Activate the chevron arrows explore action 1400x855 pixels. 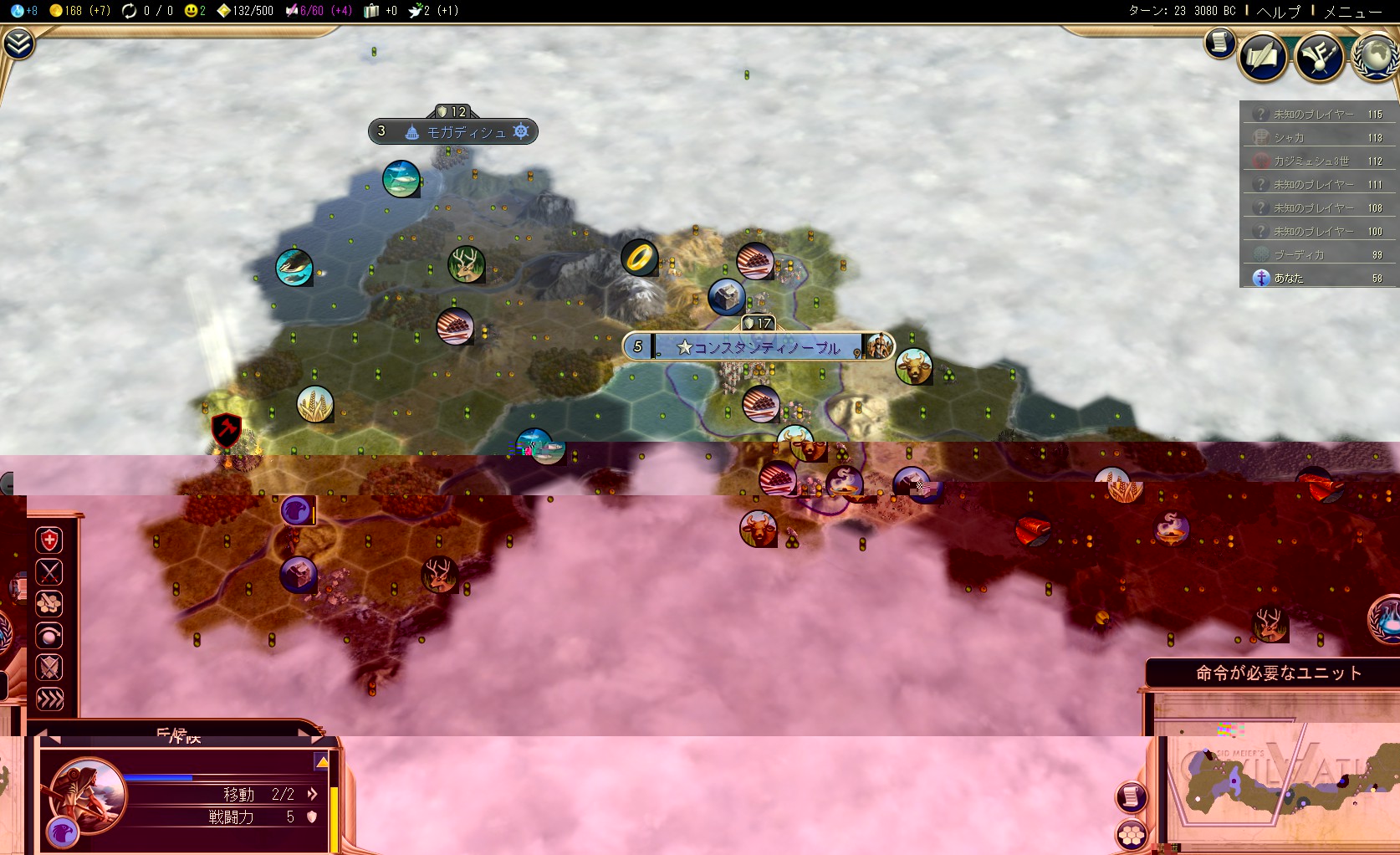pos(49,699)
